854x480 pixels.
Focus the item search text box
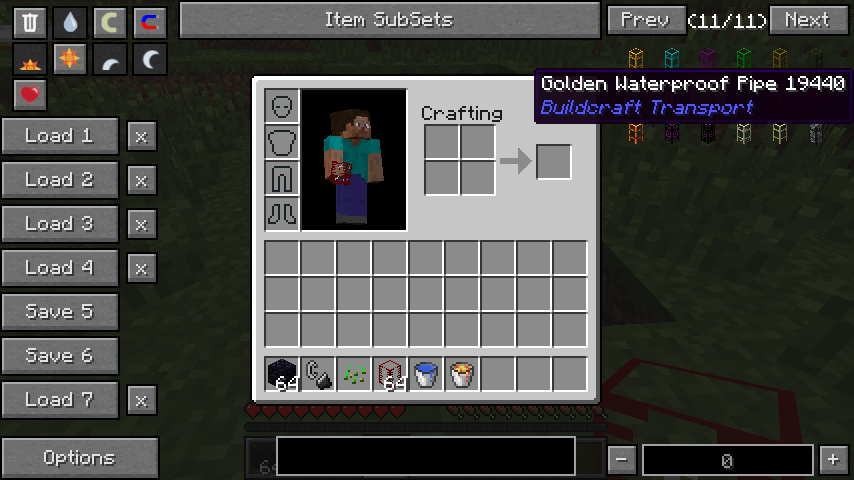coord(426,456)
